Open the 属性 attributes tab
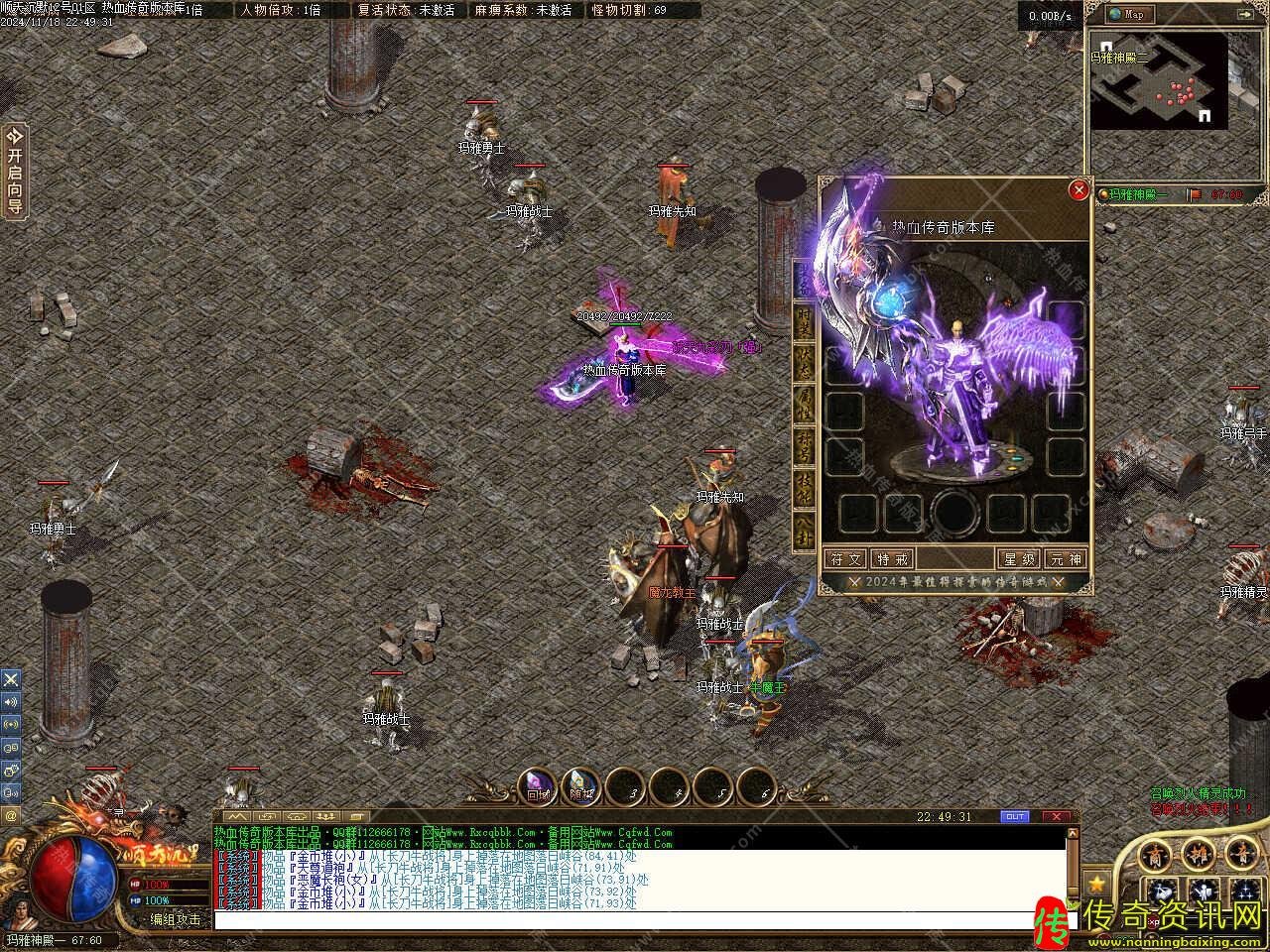 tap(804, 407)
